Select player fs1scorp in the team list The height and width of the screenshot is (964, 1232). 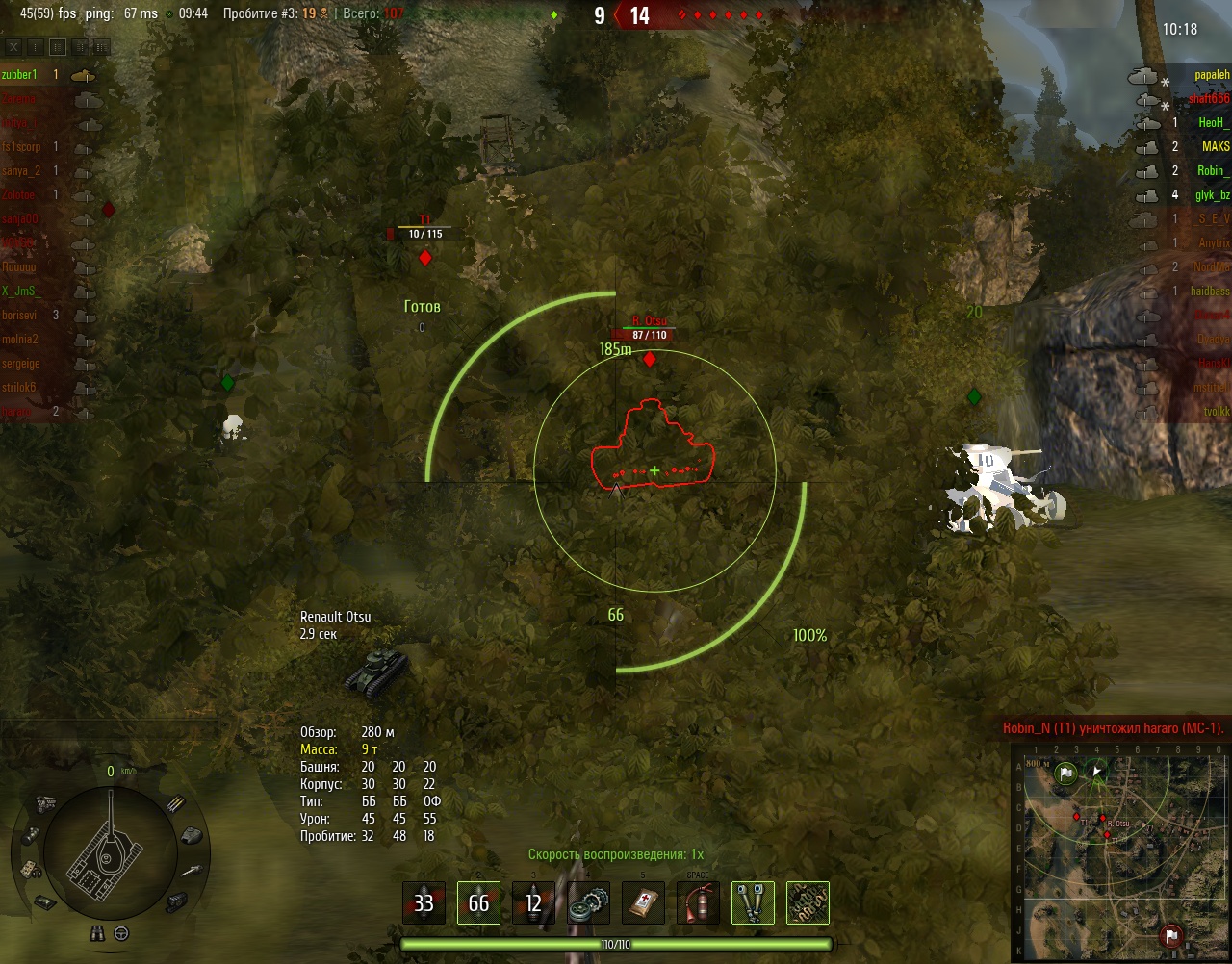(x=21, y=147)
